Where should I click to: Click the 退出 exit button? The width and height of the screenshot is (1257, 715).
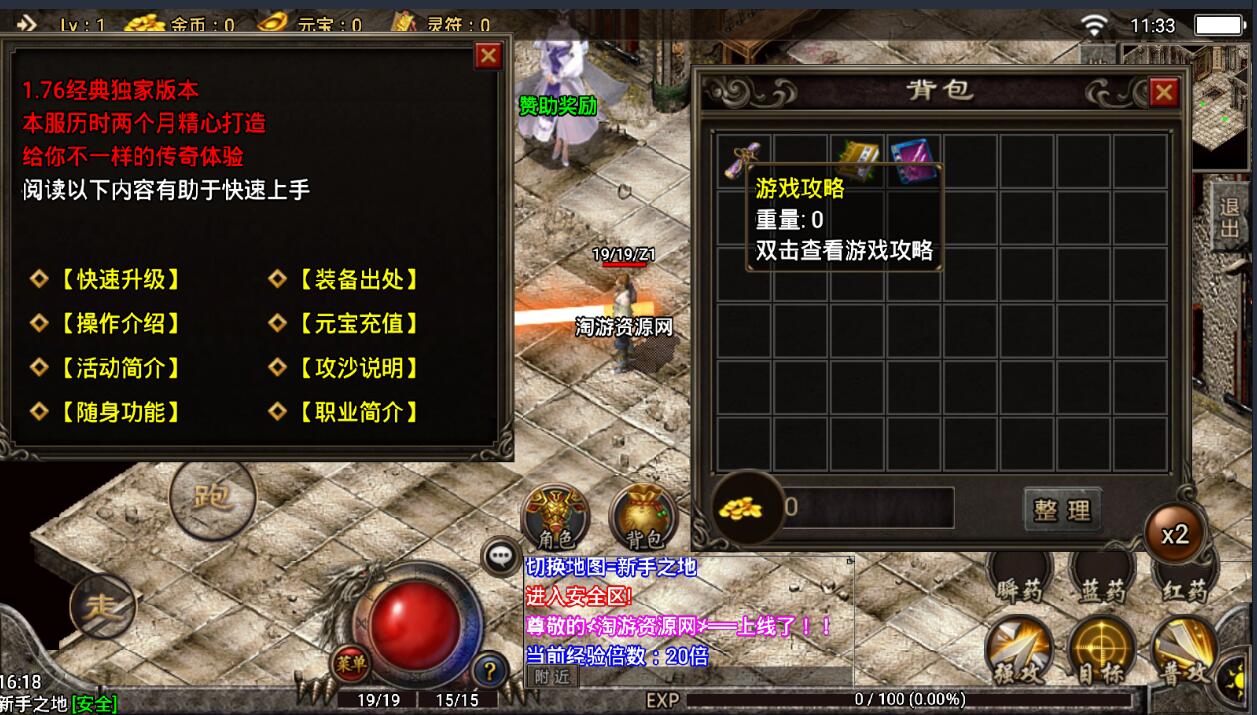1229,218
